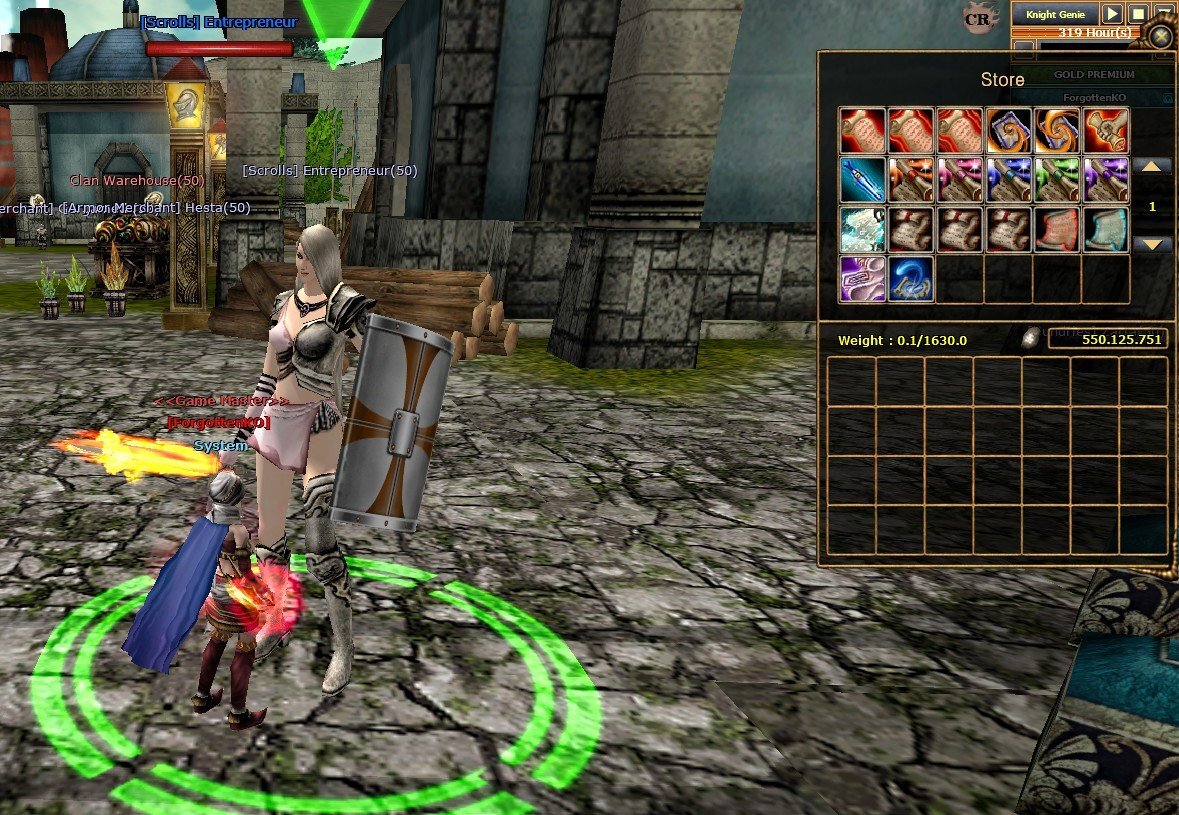Go to the previous store page with the up arrow
Image resolution: width=1179 pixels, height=815 pixels.
point(1152,167)
